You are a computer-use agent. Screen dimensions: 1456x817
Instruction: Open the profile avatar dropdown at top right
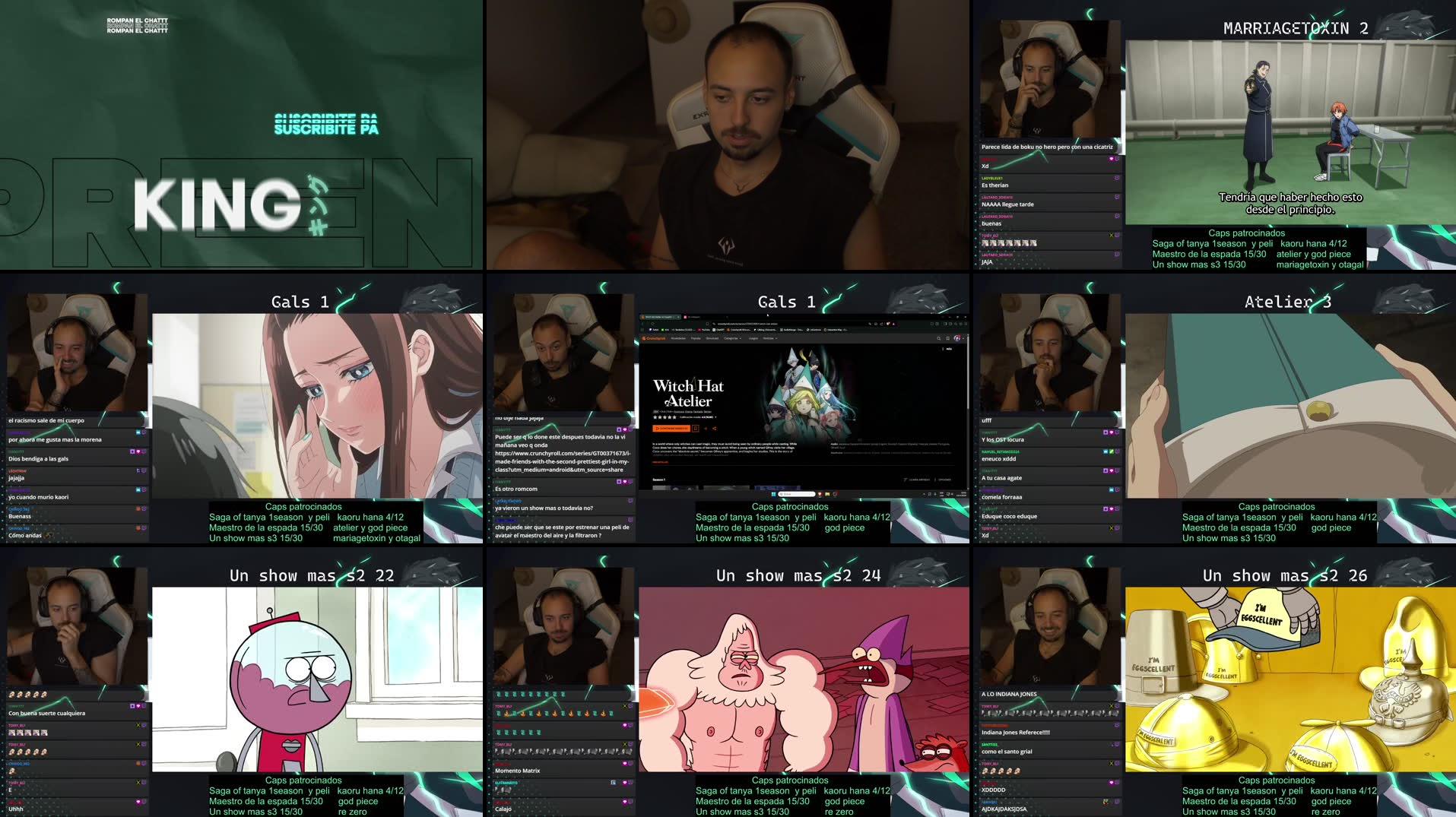point(958,338)
